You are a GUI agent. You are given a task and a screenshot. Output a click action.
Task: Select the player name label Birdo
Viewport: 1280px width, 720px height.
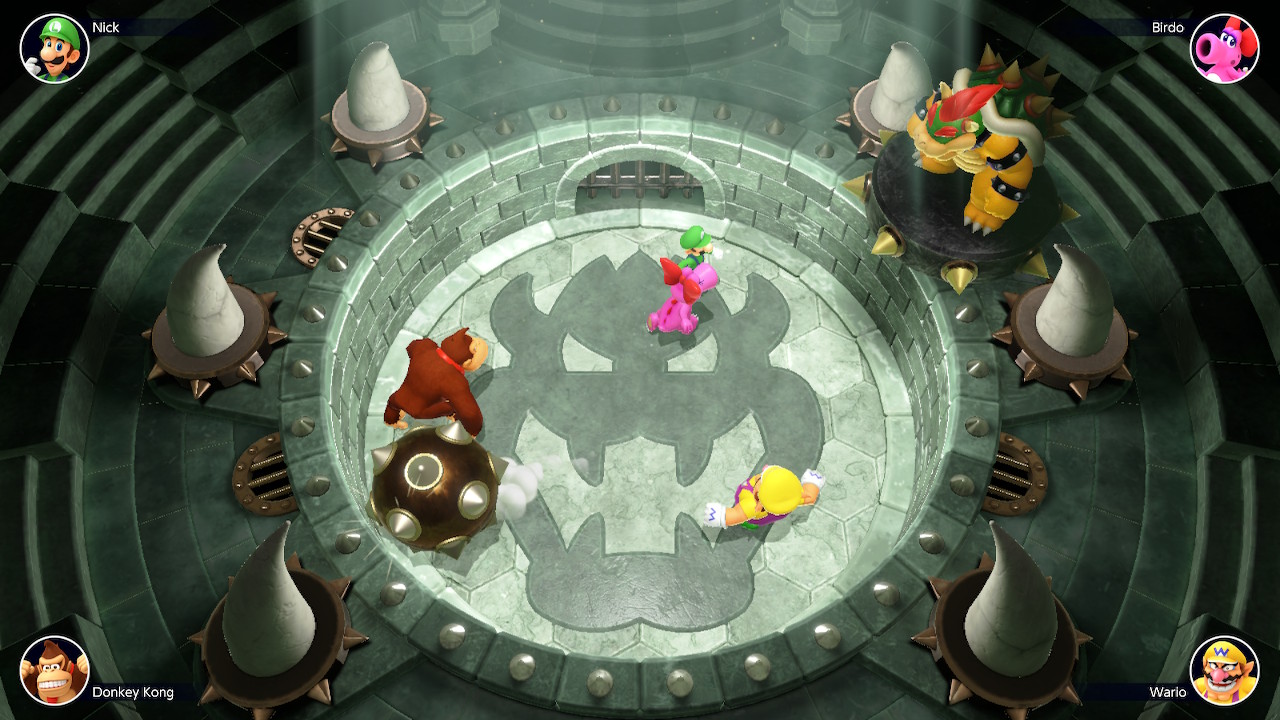tap(1166, 27)
